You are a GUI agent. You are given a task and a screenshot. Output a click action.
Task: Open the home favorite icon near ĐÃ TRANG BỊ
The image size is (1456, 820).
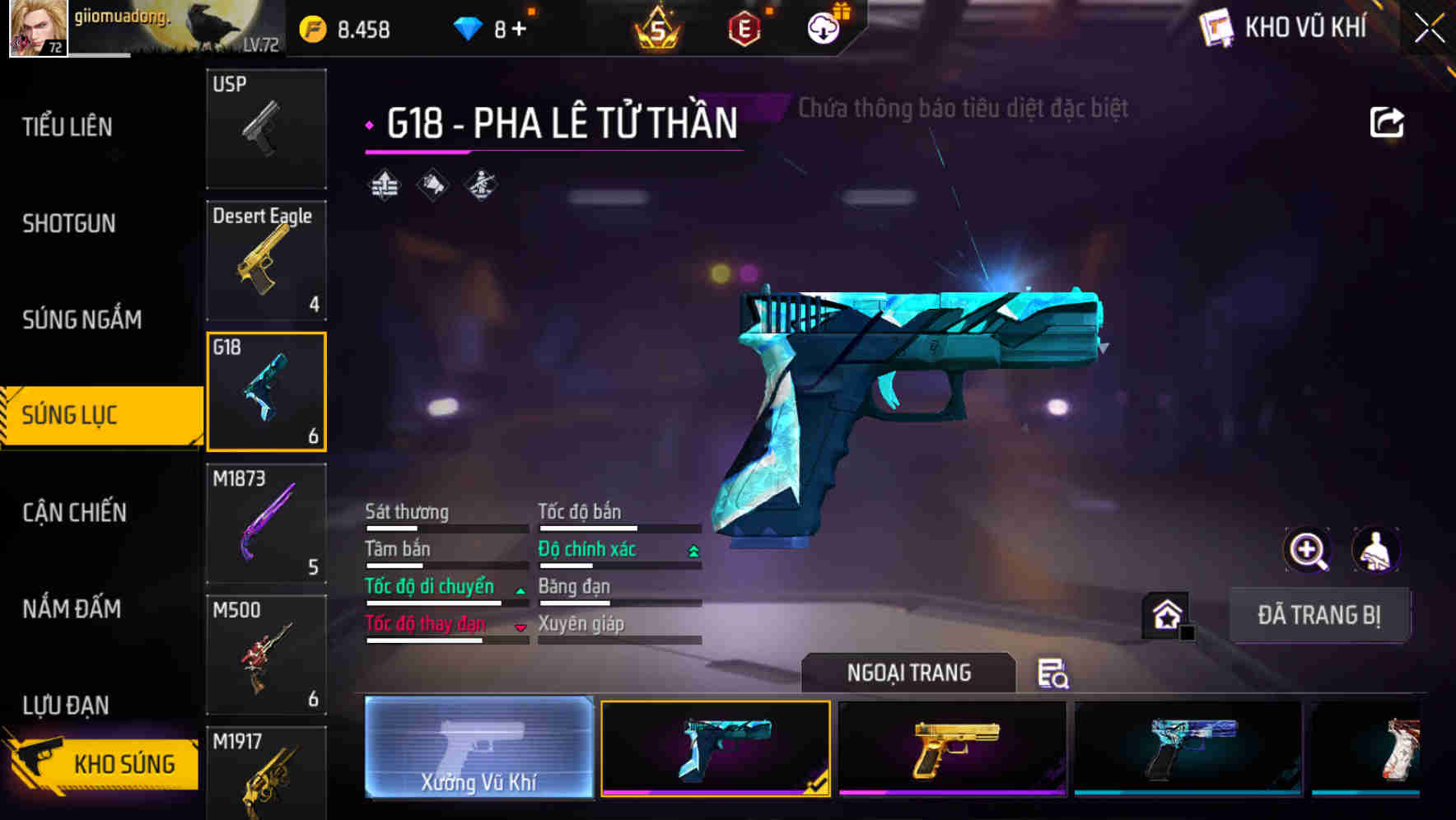(1168, 615)
